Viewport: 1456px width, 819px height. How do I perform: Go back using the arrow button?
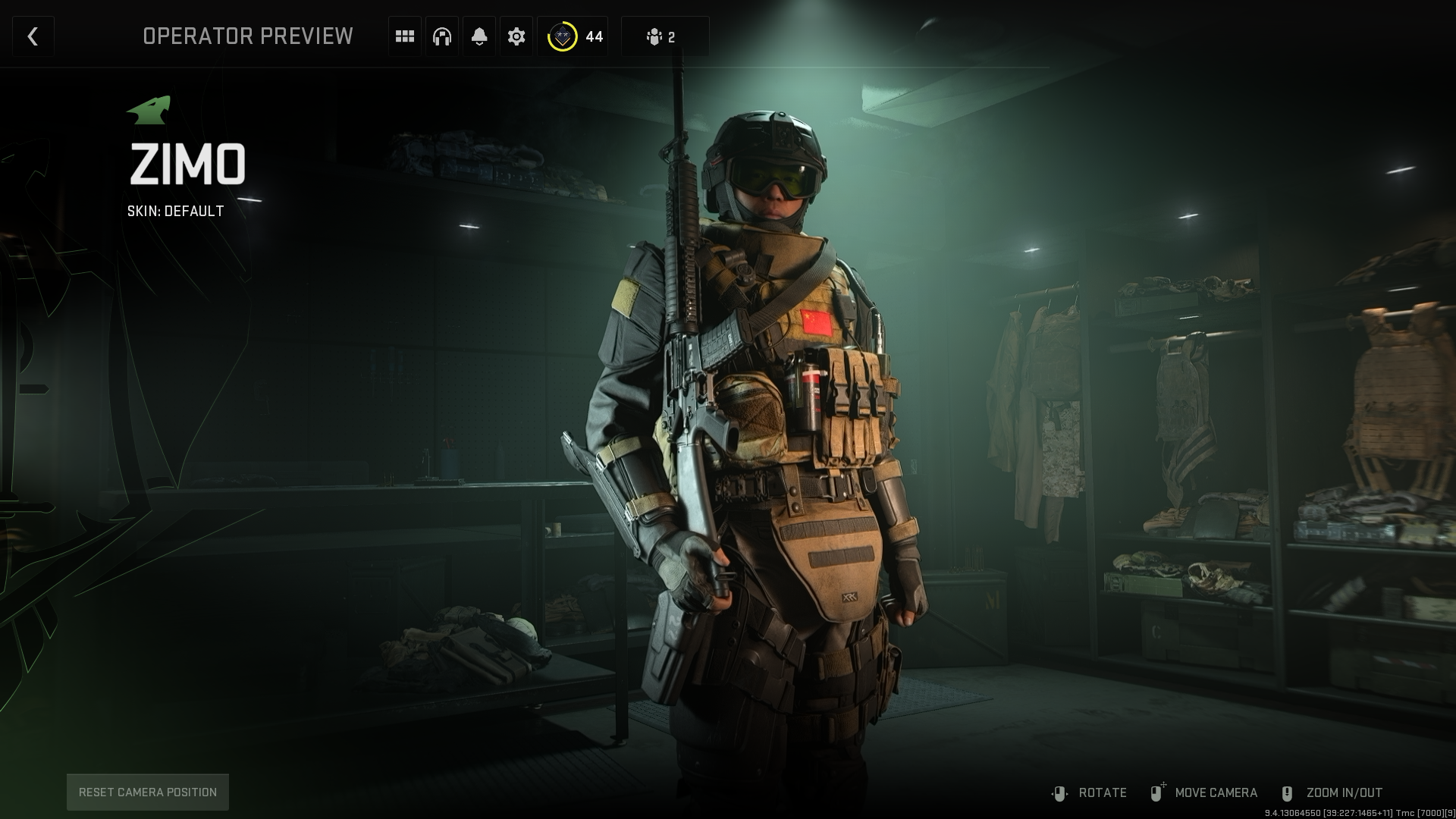(x=33, y=36)
